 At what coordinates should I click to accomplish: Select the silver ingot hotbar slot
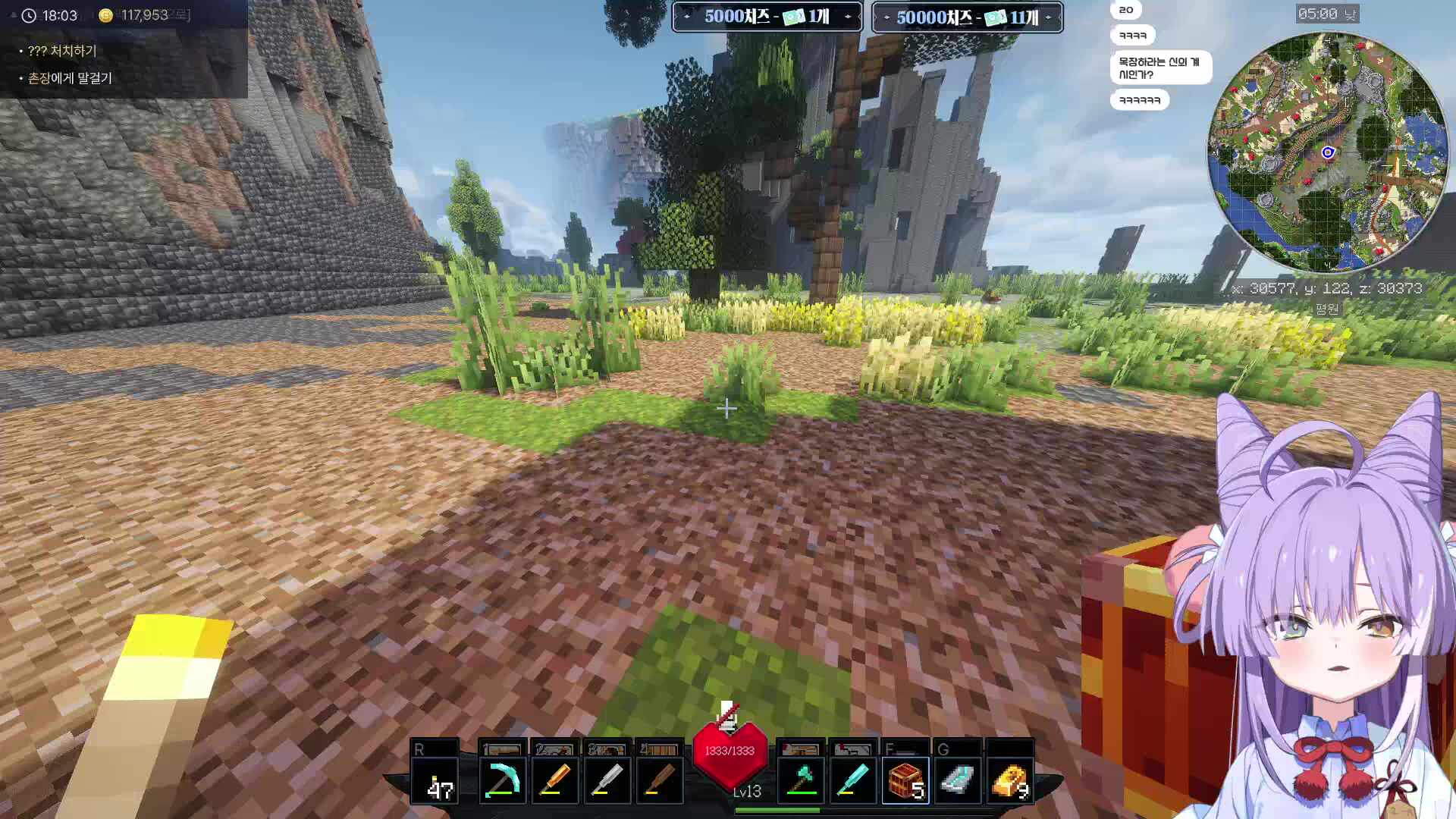click(x=958, y=780)
